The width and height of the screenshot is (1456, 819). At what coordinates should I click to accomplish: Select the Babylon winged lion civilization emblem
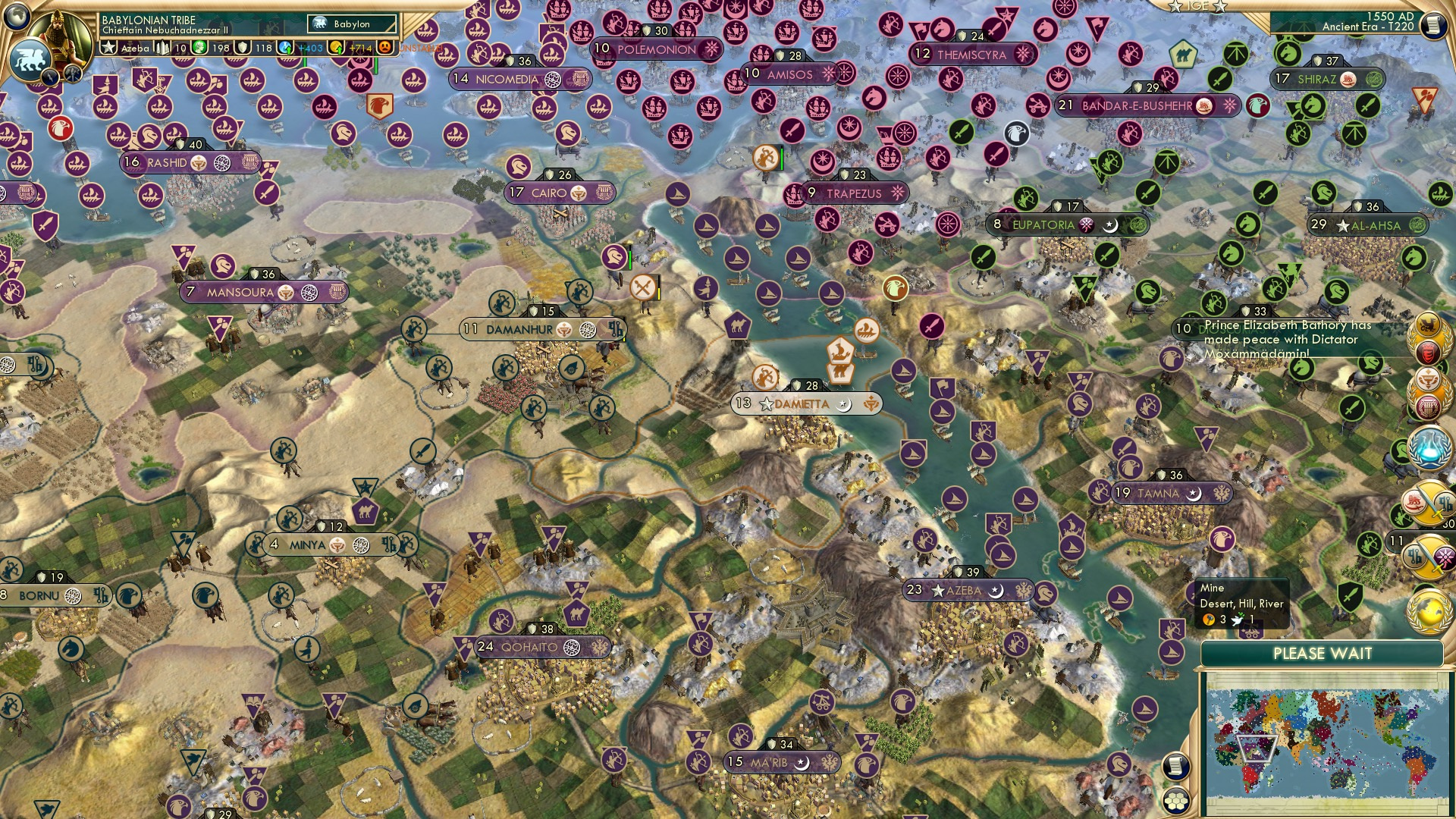point(30,61)
